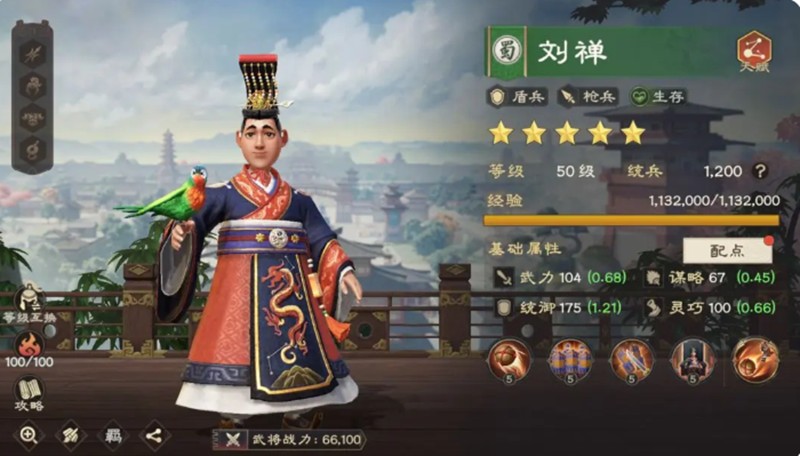
Task: Click the magnifying glass zoom icon
Action: pyautogui.click(x=29, y=435)
